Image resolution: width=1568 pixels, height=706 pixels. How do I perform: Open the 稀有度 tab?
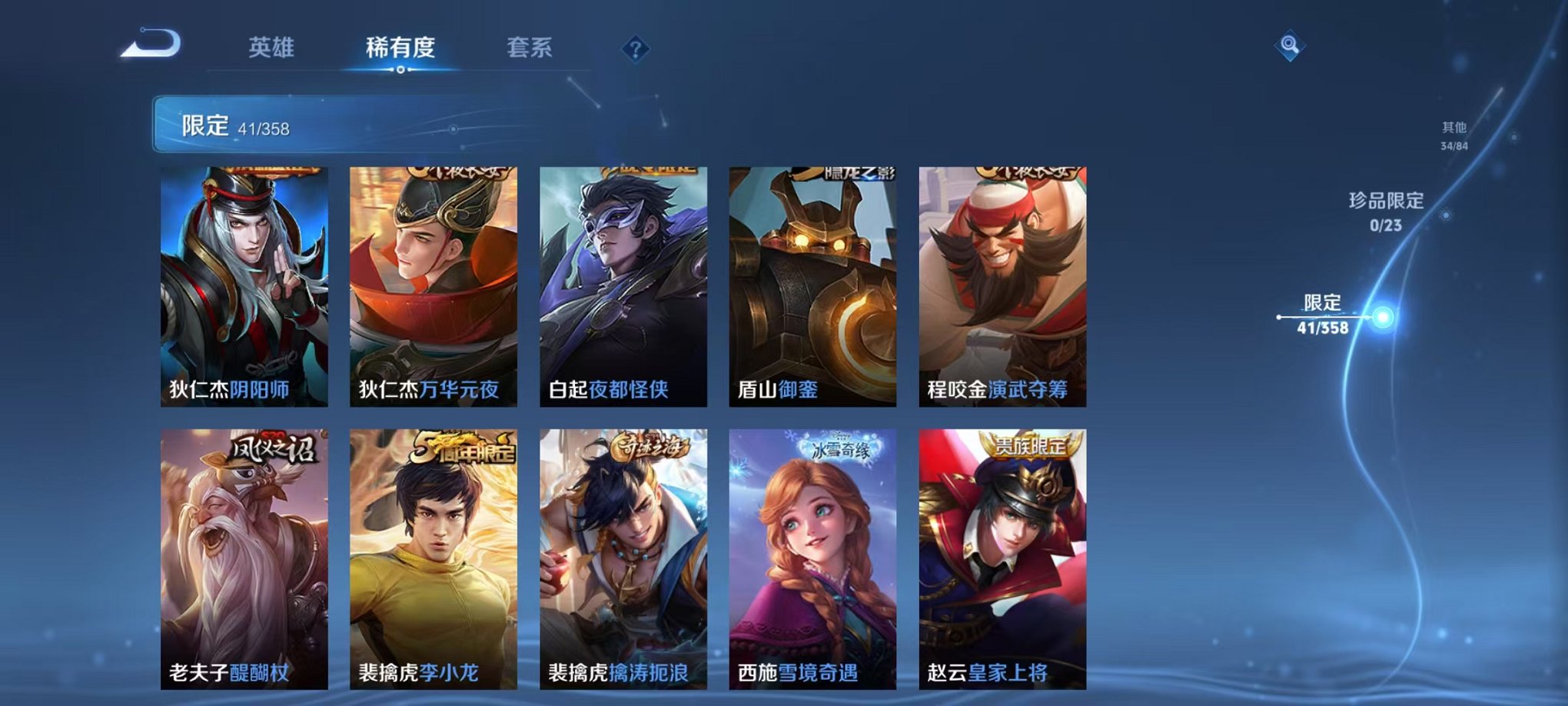[401, 46]
